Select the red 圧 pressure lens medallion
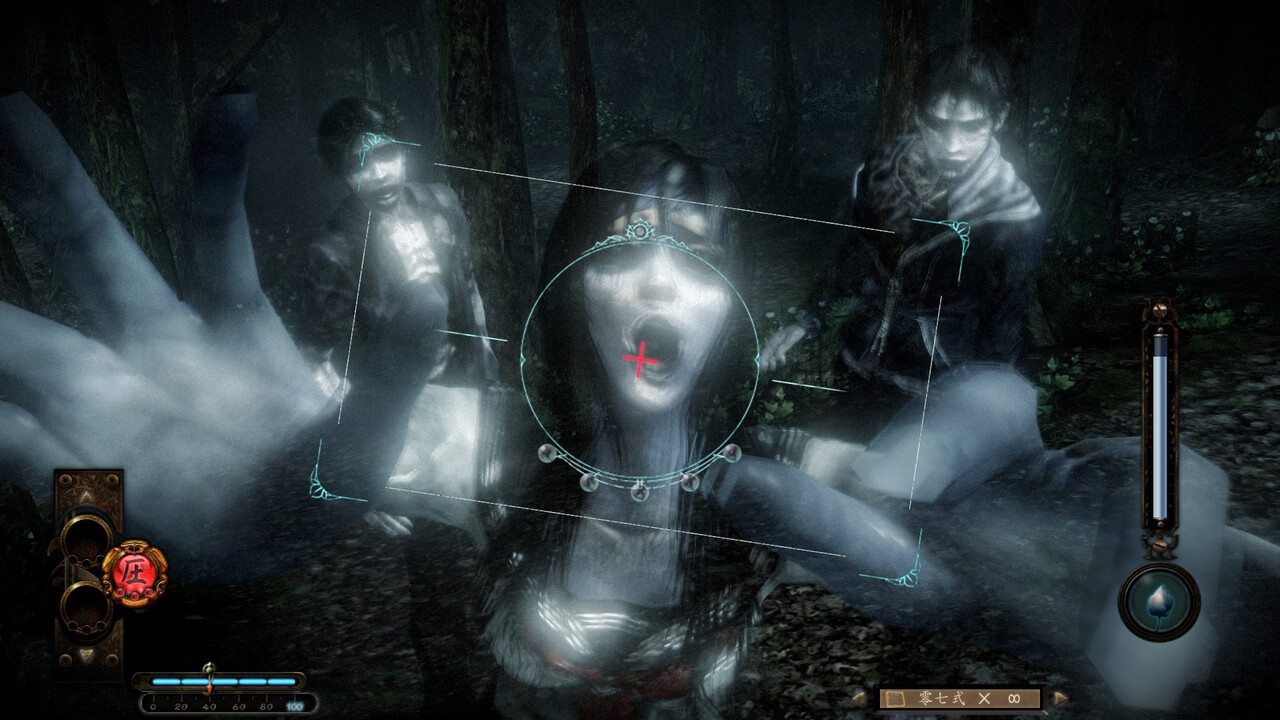The height and width of the screenshot is (720, 1280). point(137,568)
